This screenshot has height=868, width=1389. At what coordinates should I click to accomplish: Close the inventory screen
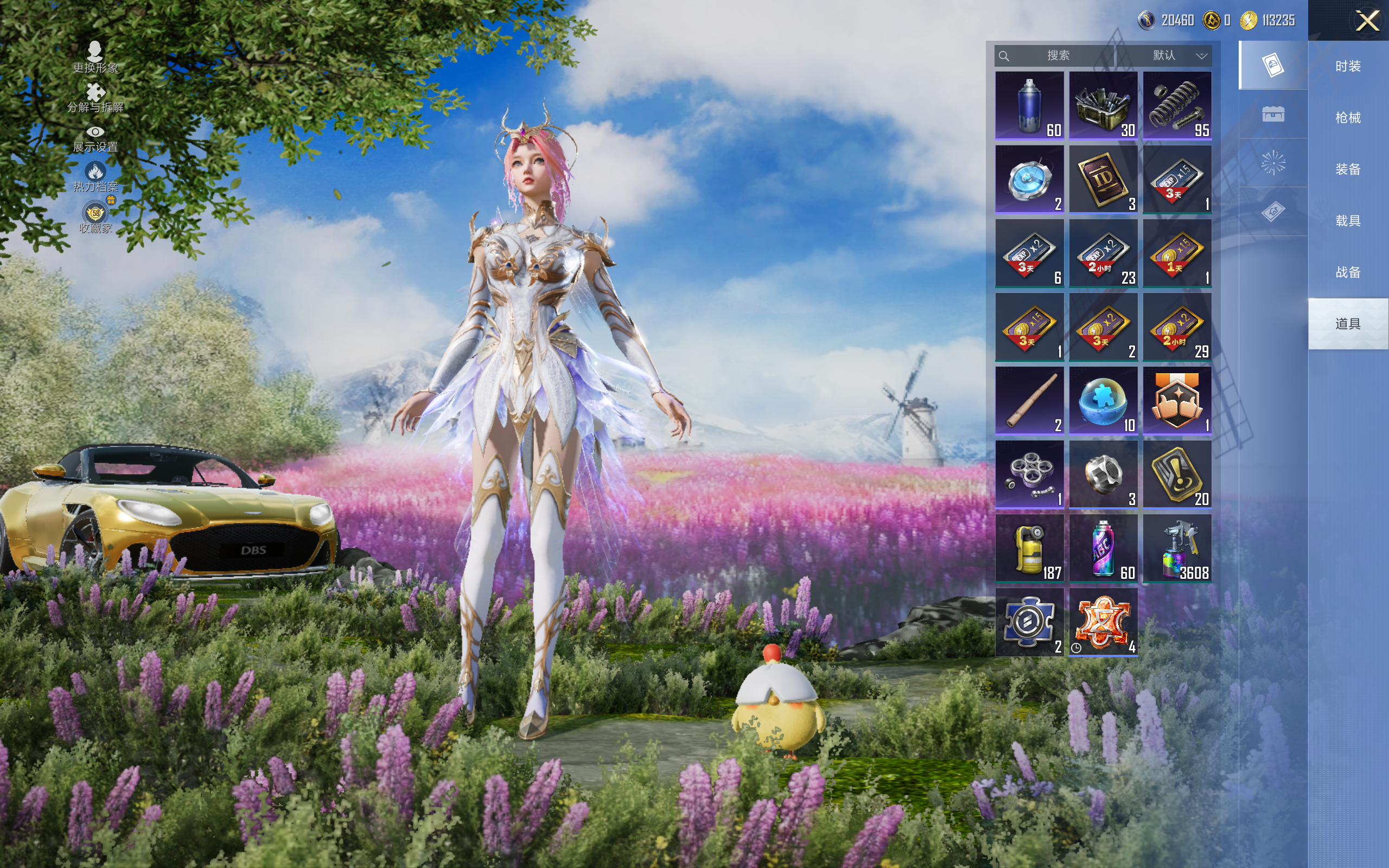pyautogui.click(x=1367, y=21)
